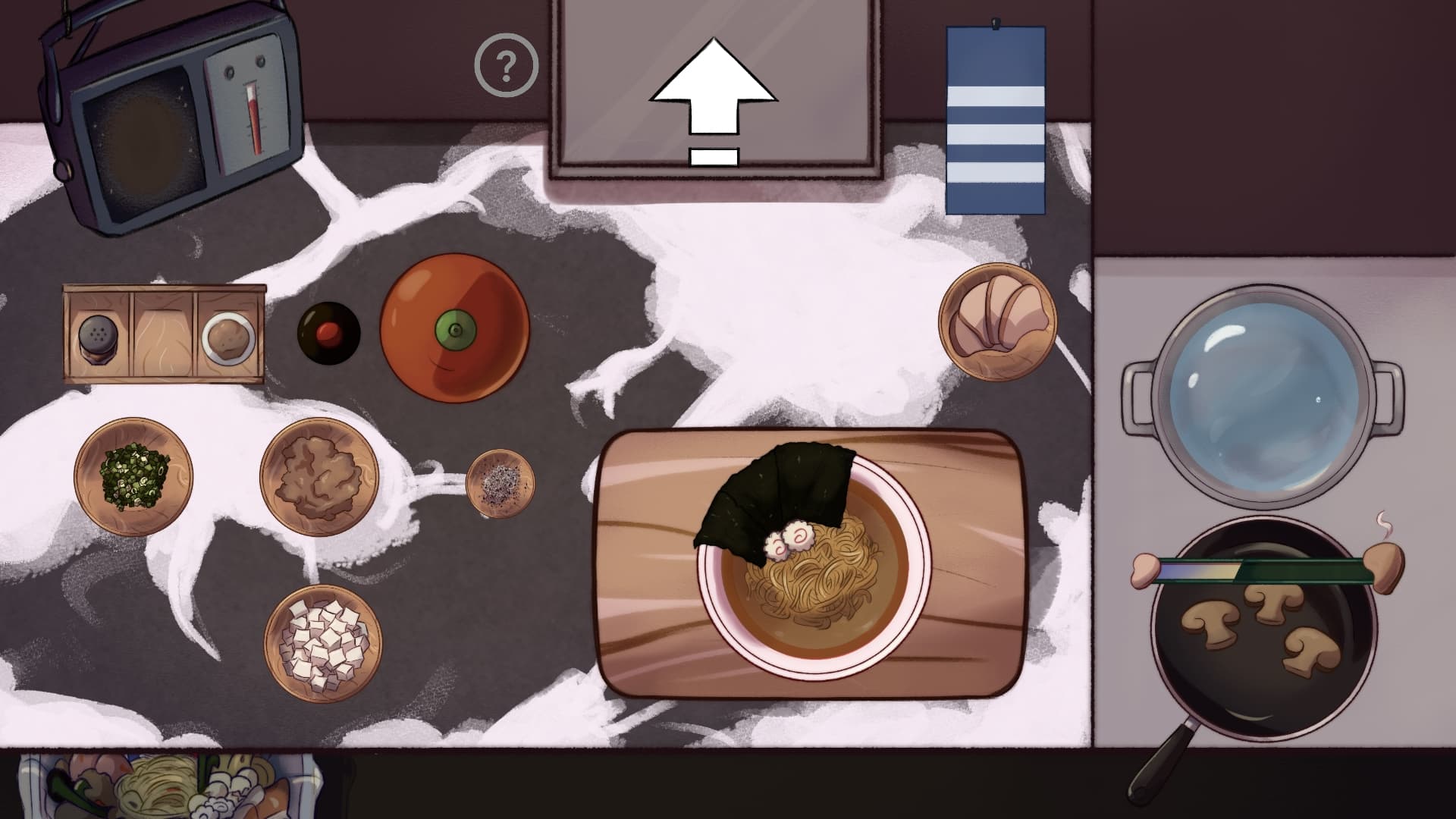This screenshot has width=1456, height=819.
Task: Grab the blue striped towel
Action: 996,121
